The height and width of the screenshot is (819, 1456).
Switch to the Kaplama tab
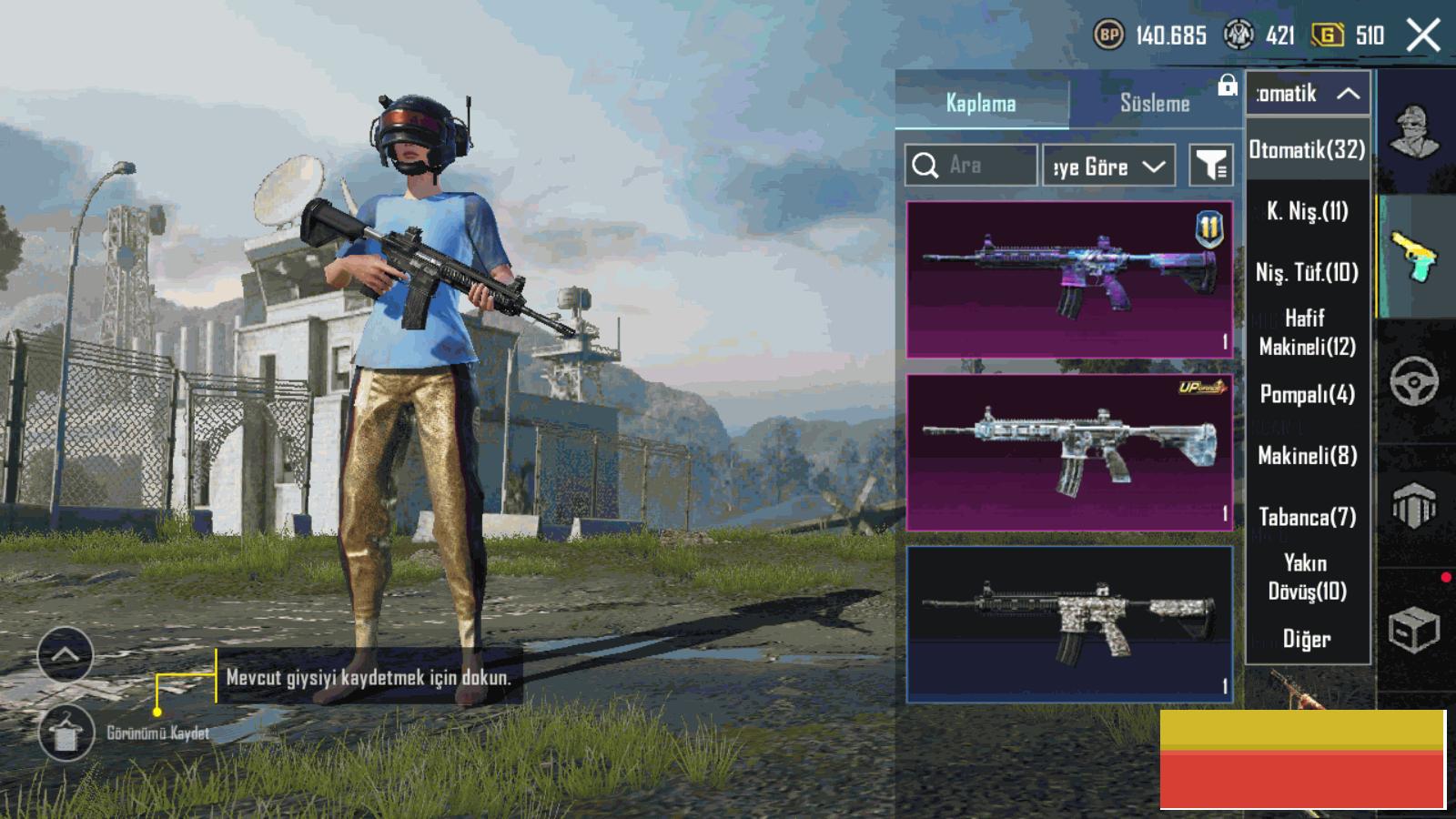(981, 103)
